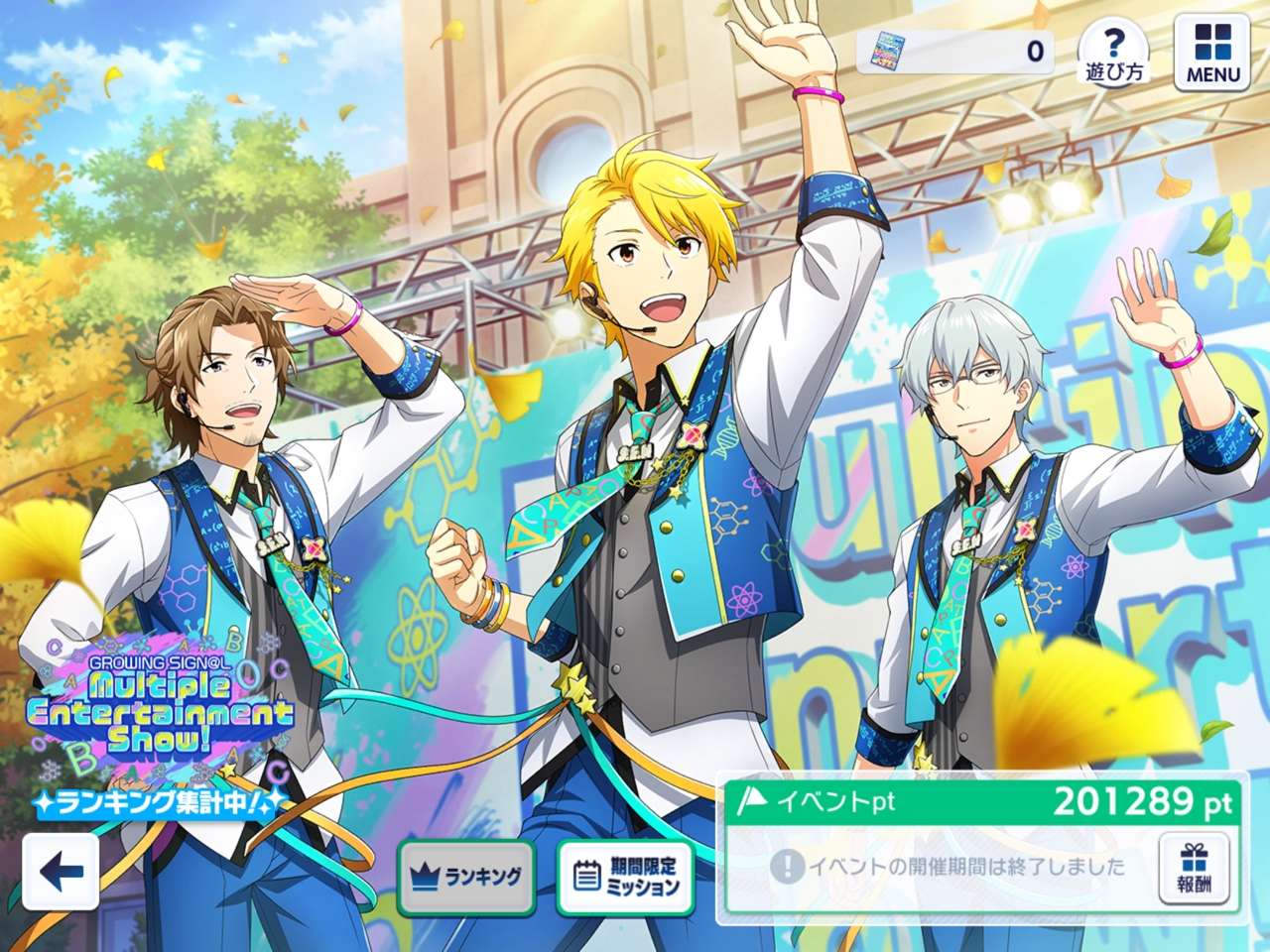Open the ランキング ranking screen
Screen dimensions: 1270x952
(466, 877)
